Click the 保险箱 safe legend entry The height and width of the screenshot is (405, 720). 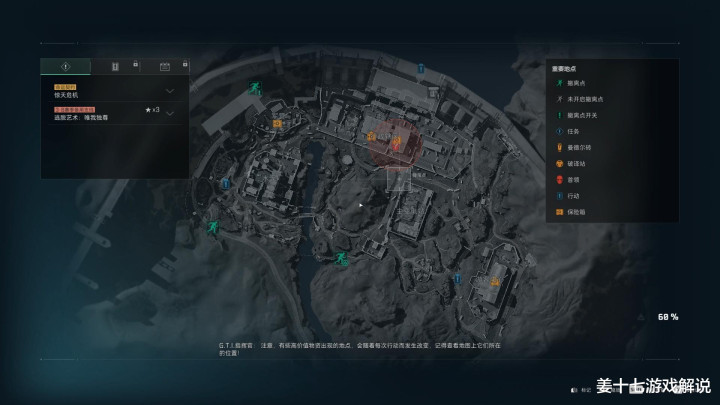(x=573, y=211)
